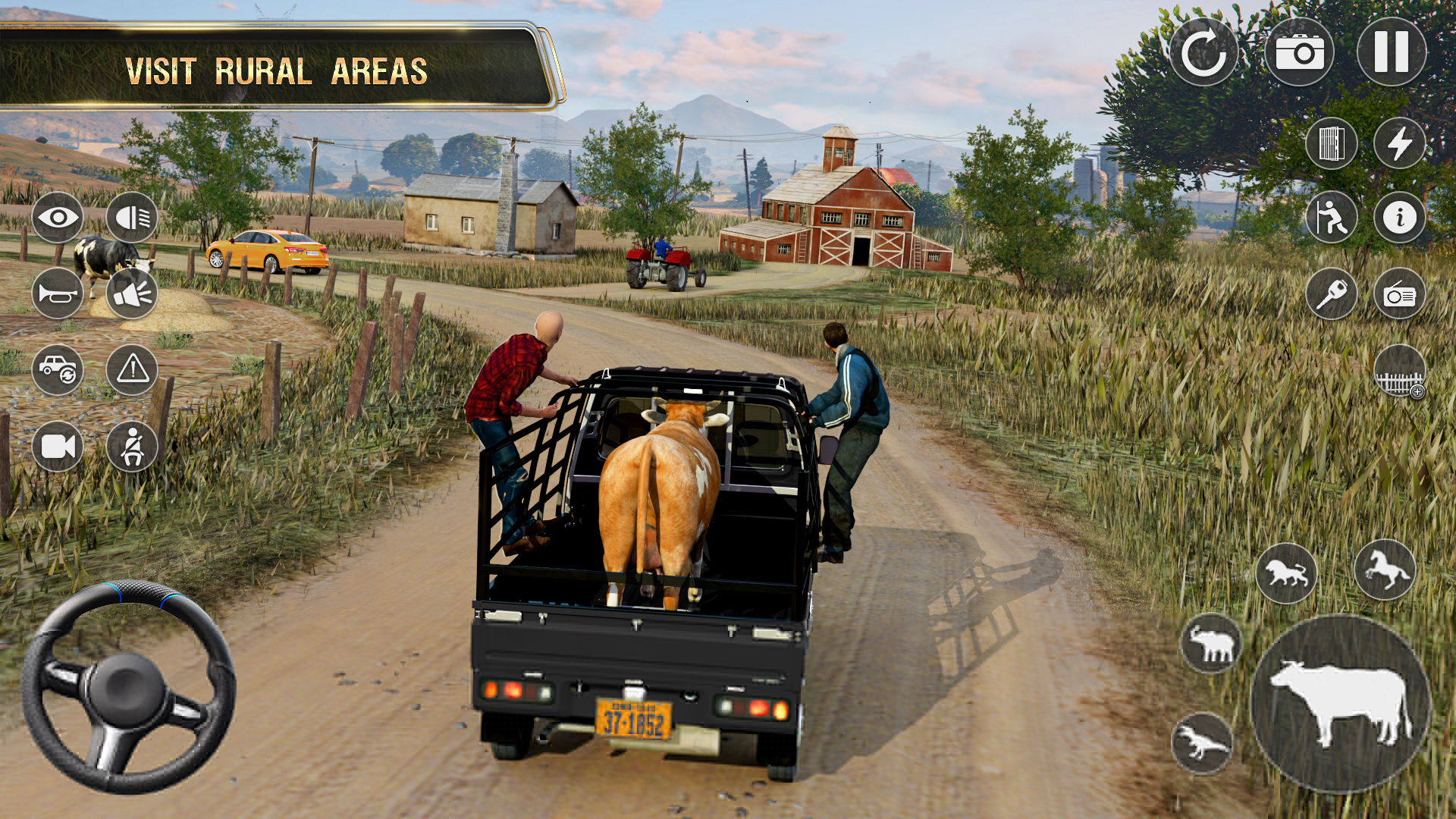Viewport: 1456px width, 819px height.
Task: Enable the hazard warning lights
Action: [132, 369]
